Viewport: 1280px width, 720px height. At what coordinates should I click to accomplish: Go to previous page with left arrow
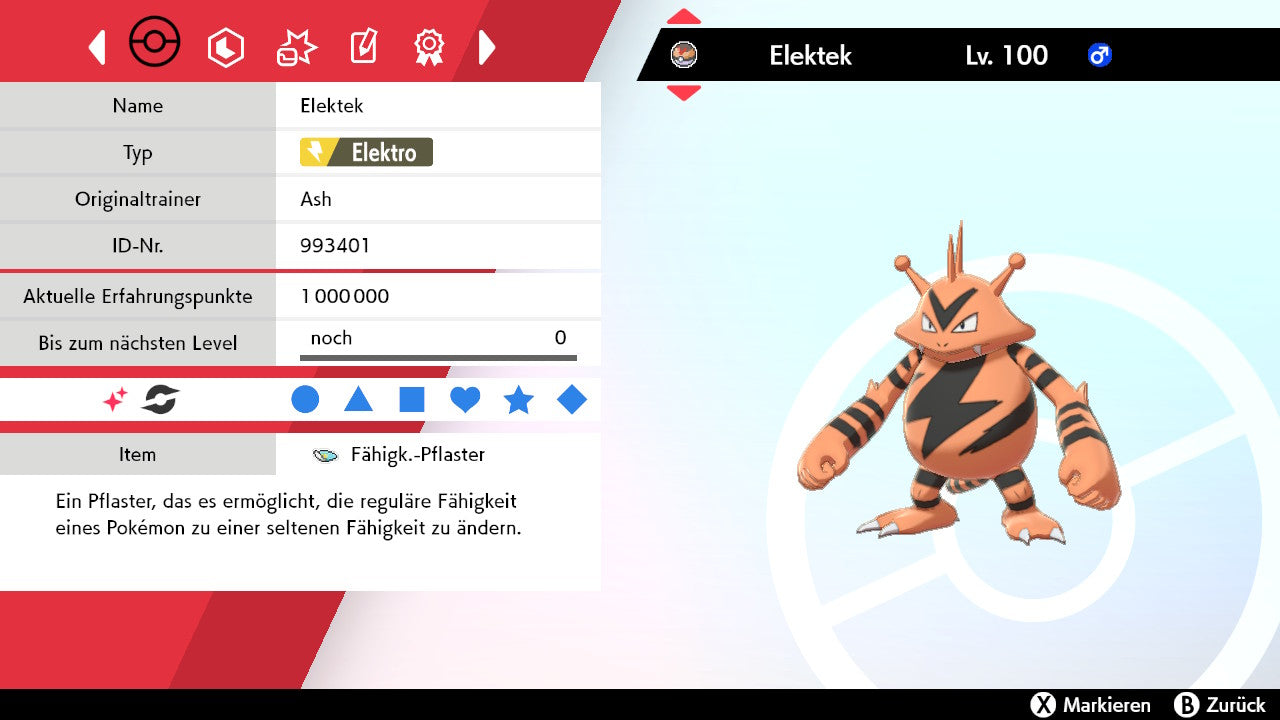pos(97,47)
